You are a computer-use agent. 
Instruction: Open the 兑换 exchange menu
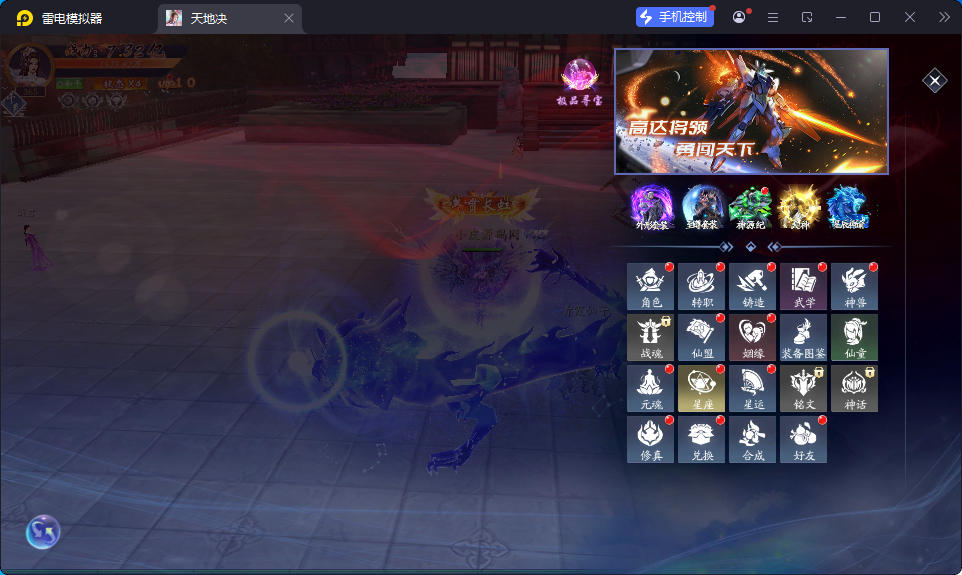pyautogui.click(x=702, y=439)
